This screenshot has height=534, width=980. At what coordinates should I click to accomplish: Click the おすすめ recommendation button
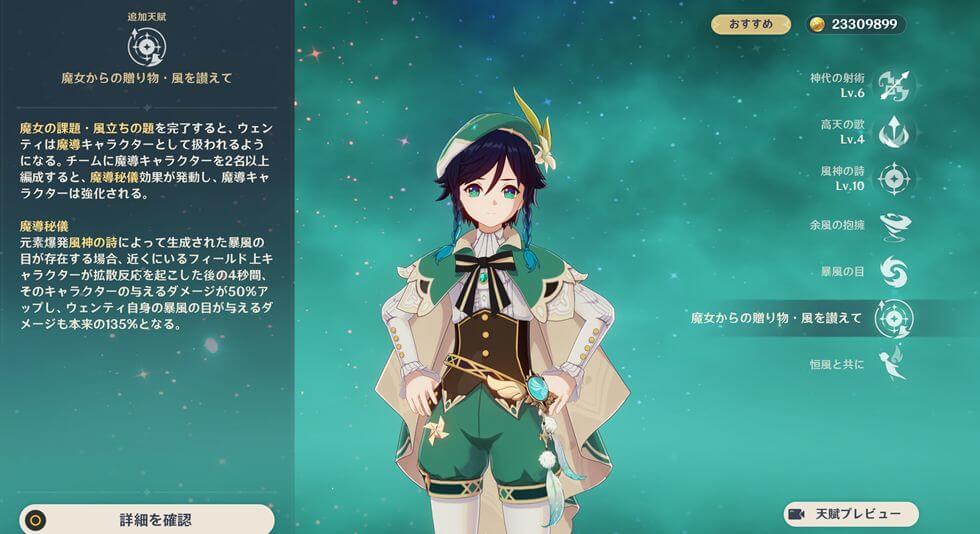point(750,24)
